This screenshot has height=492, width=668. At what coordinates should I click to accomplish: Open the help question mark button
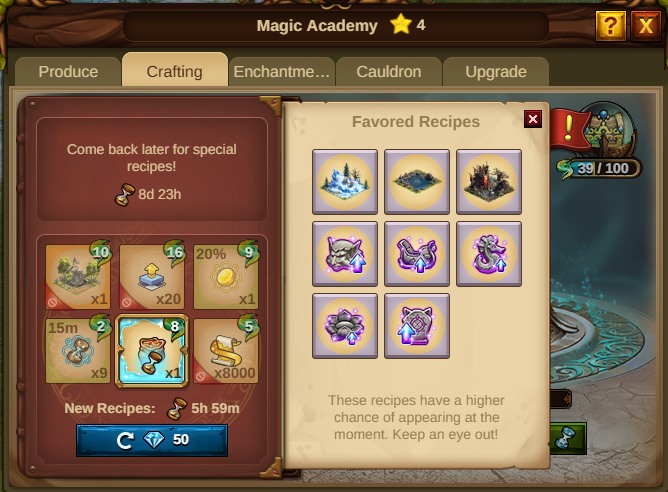tap(610, 25)
